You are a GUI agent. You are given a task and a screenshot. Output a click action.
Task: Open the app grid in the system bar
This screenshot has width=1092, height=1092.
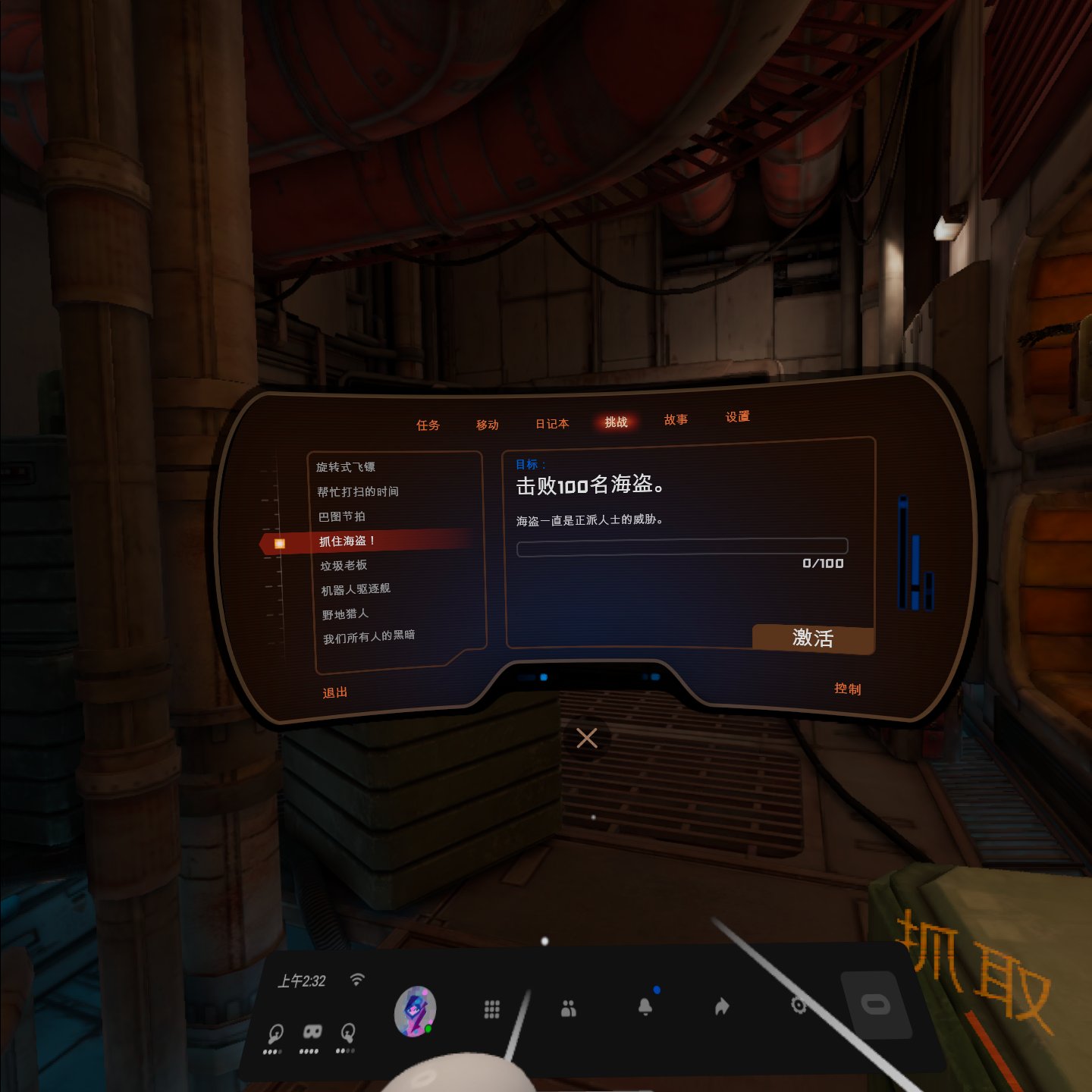pyautogui.click(x=492, y=1009)
